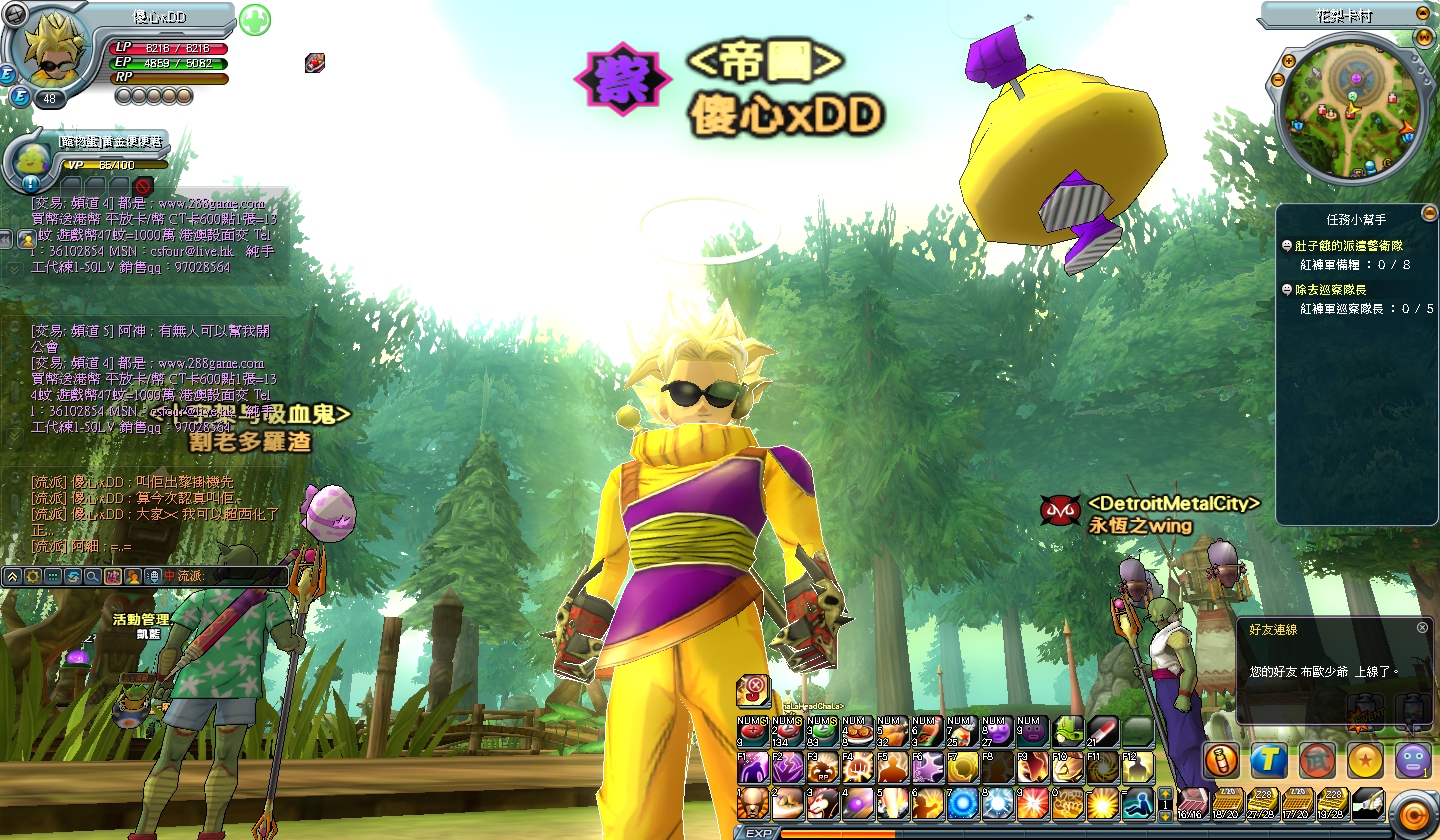
Task: Click the blue T chat bubble button
Action: pos(1269,761)
